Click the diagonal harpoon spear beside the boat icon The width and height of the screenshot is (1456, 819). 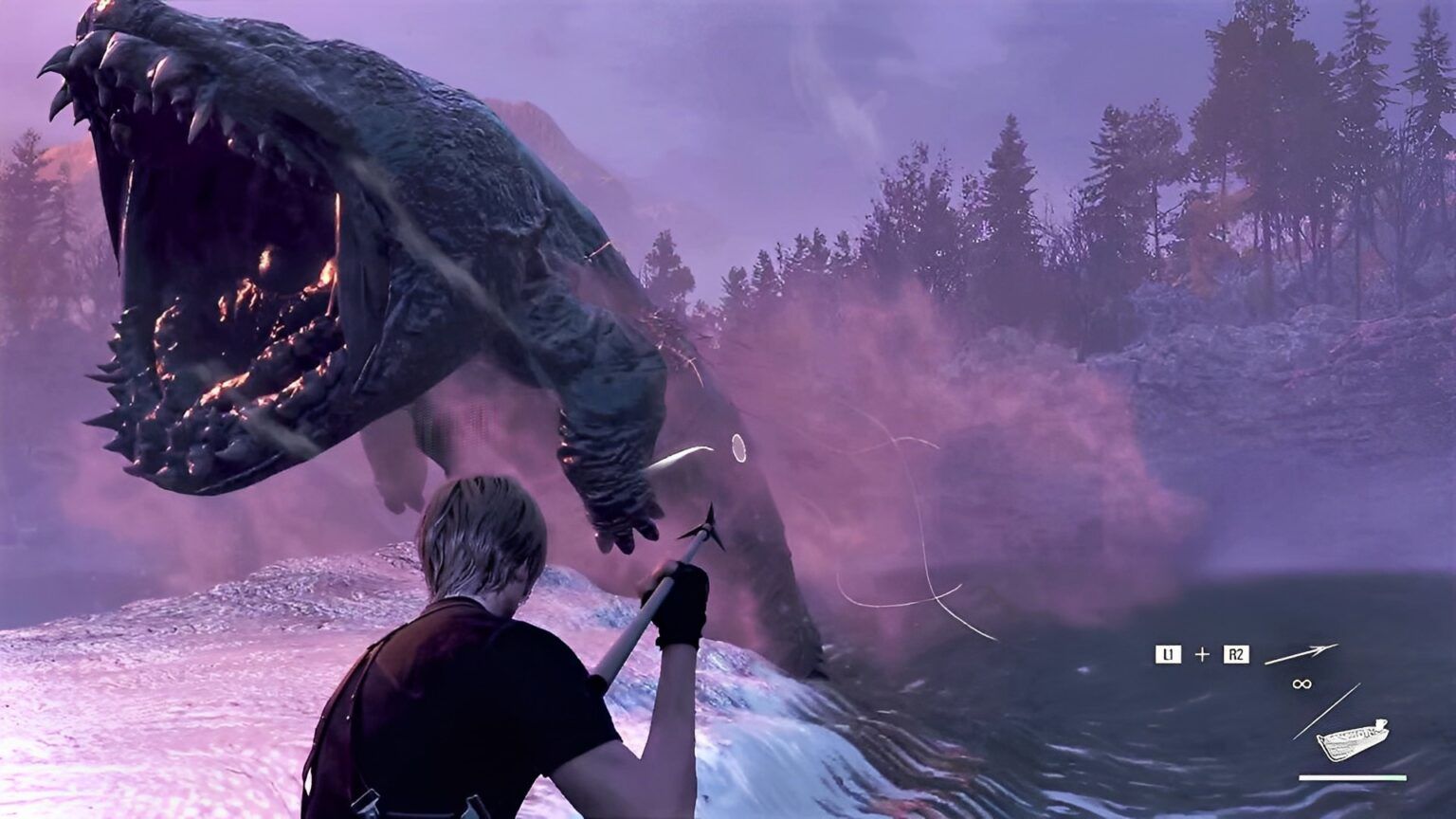point(1326,711)
